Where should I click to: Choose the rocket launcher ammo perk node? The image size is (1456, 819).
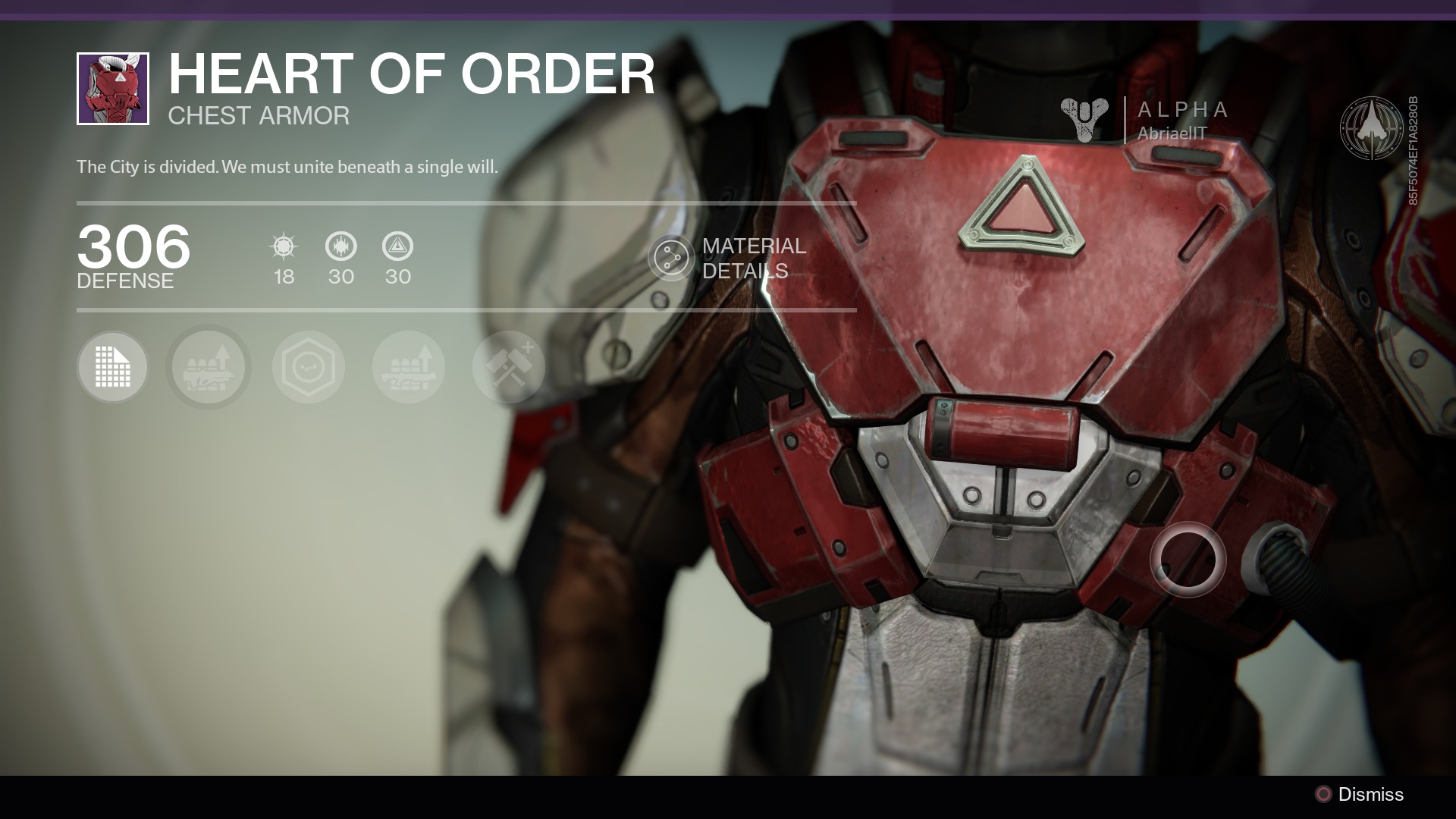pyautogui.click(x=209, y=367)
